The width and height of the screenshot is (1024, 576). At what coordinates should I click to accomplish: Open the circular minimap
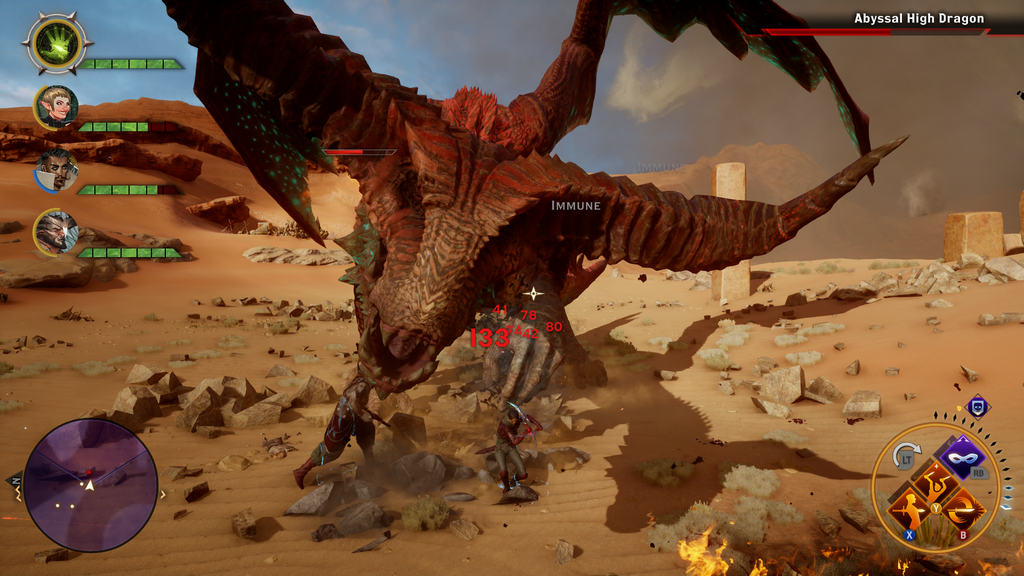tap(90, 485)
